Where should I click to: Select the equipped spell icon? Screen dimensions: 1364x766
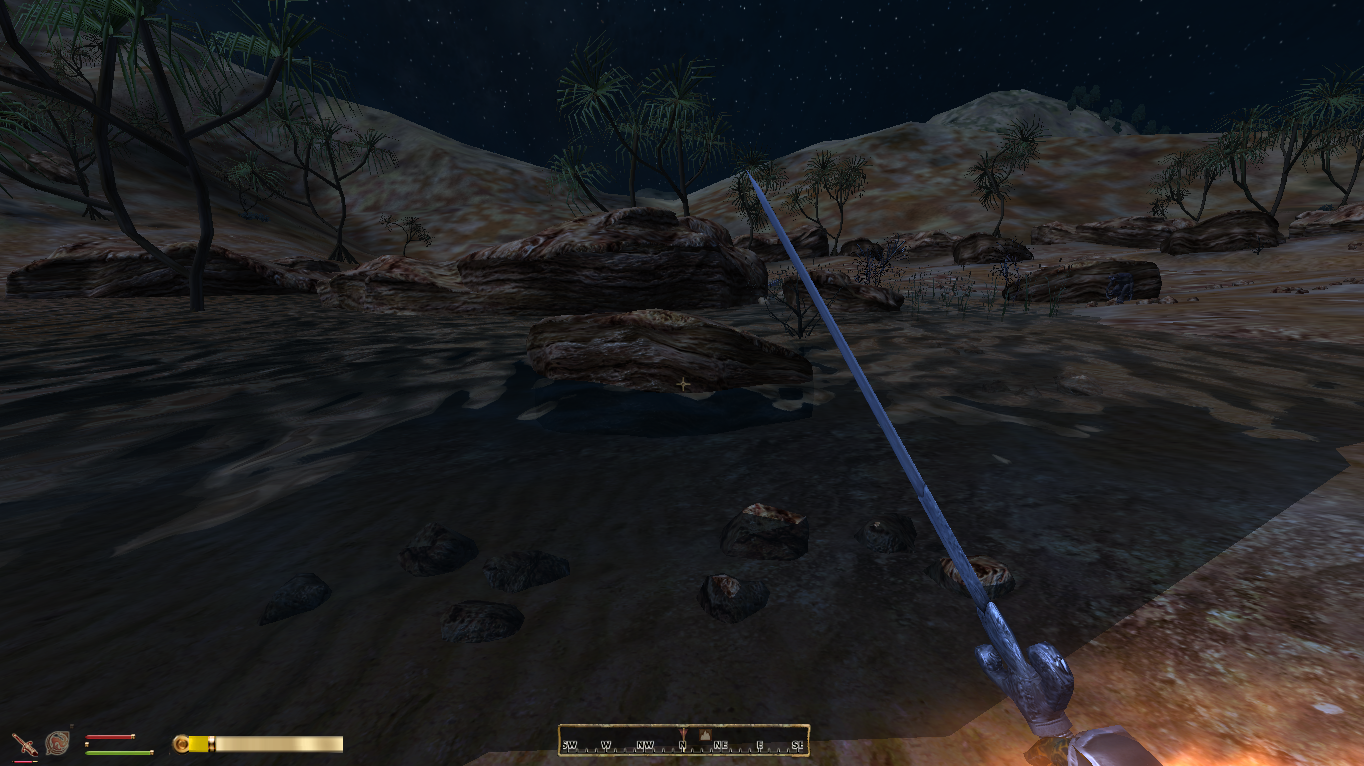[58, 743]
